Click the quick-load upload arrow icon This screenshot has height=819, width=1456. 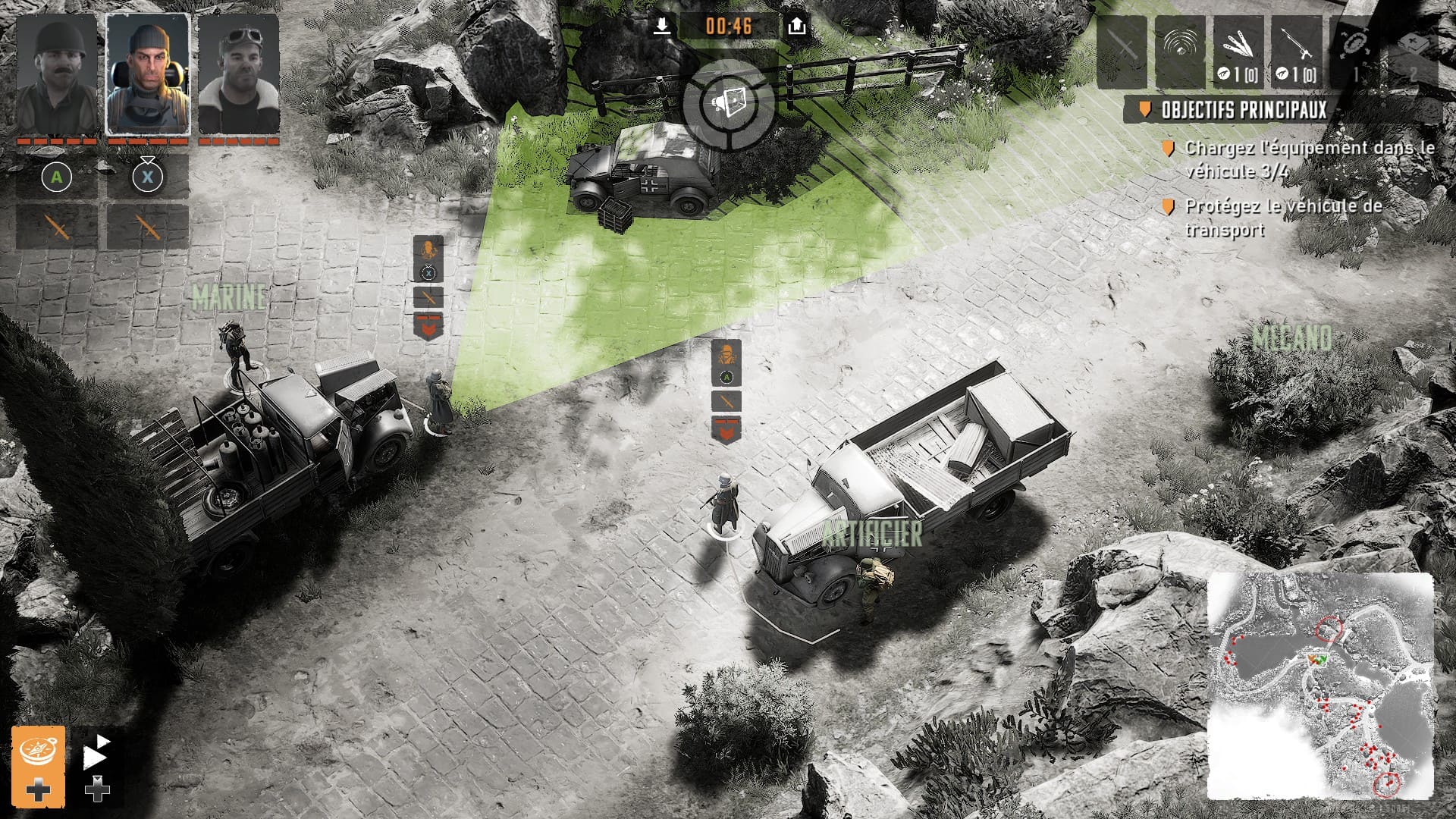(796, 27)
